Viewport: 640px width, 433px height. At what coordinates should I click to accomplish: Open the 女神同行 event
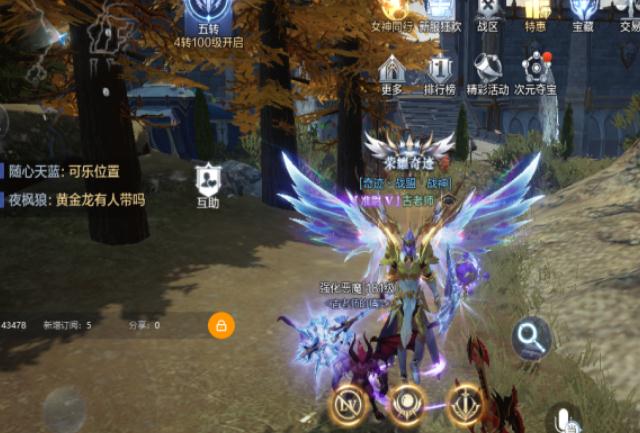[x=391, y=12]
